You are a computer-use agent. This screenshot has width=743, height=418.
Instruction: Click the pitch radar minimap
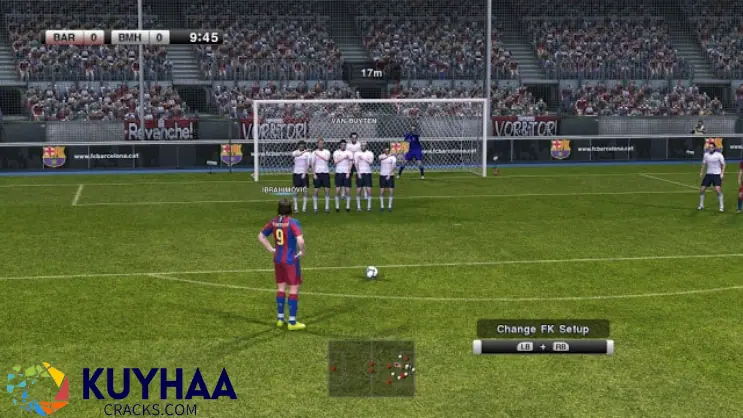click(x=371, y=368)
